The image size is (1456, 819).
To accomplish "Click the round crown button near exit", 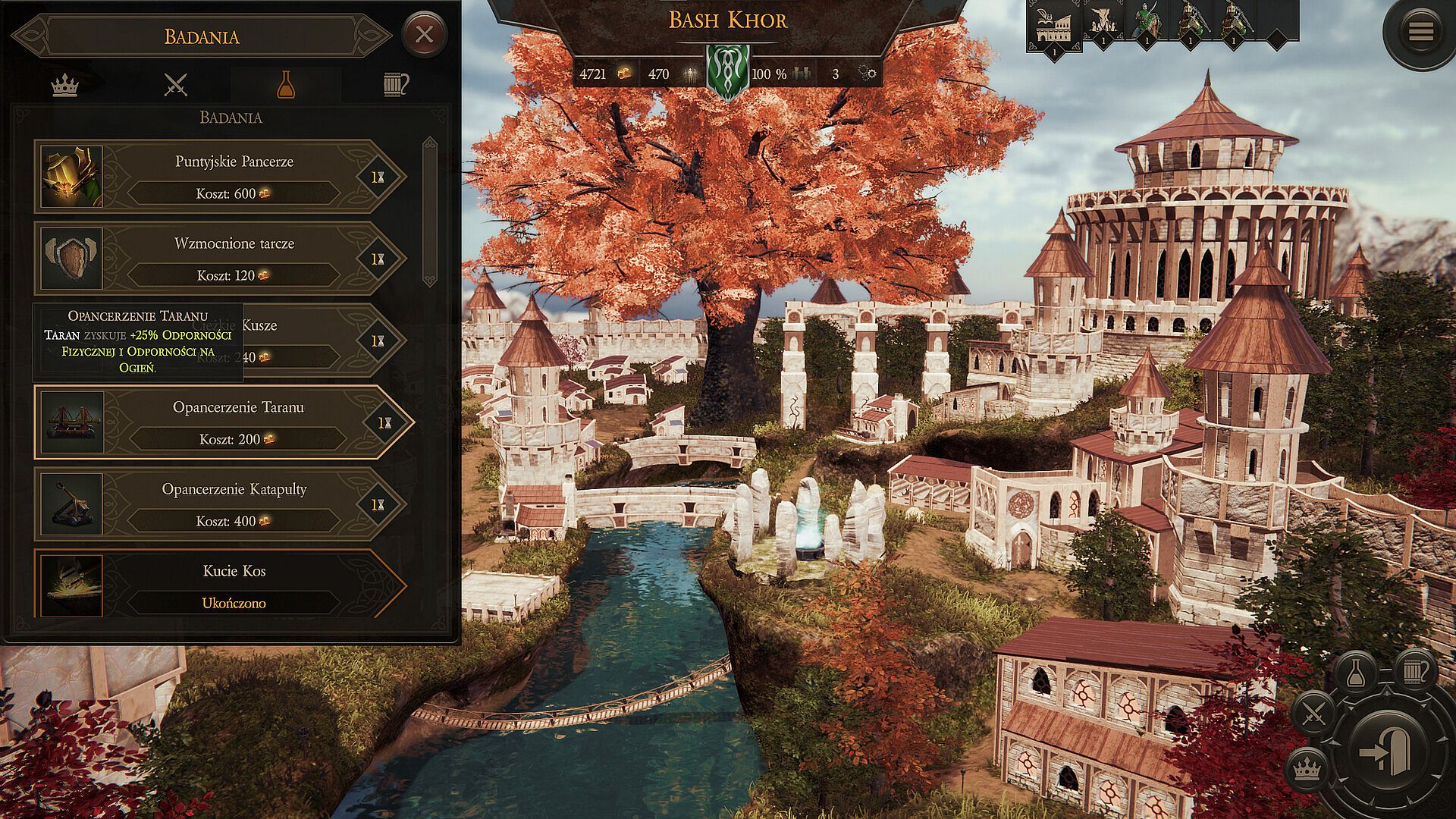I will click(x=1306, y=769).
